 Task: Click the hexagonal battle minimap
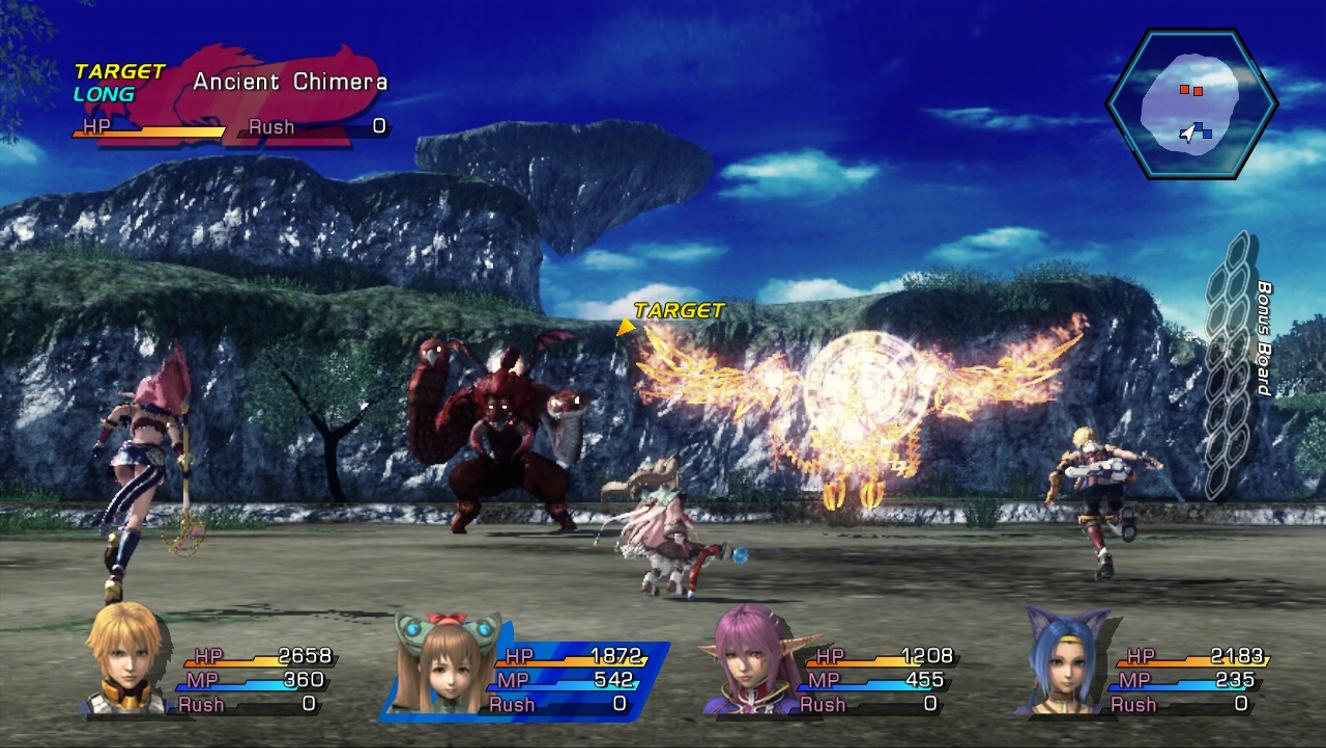(x=1190, y=103)
